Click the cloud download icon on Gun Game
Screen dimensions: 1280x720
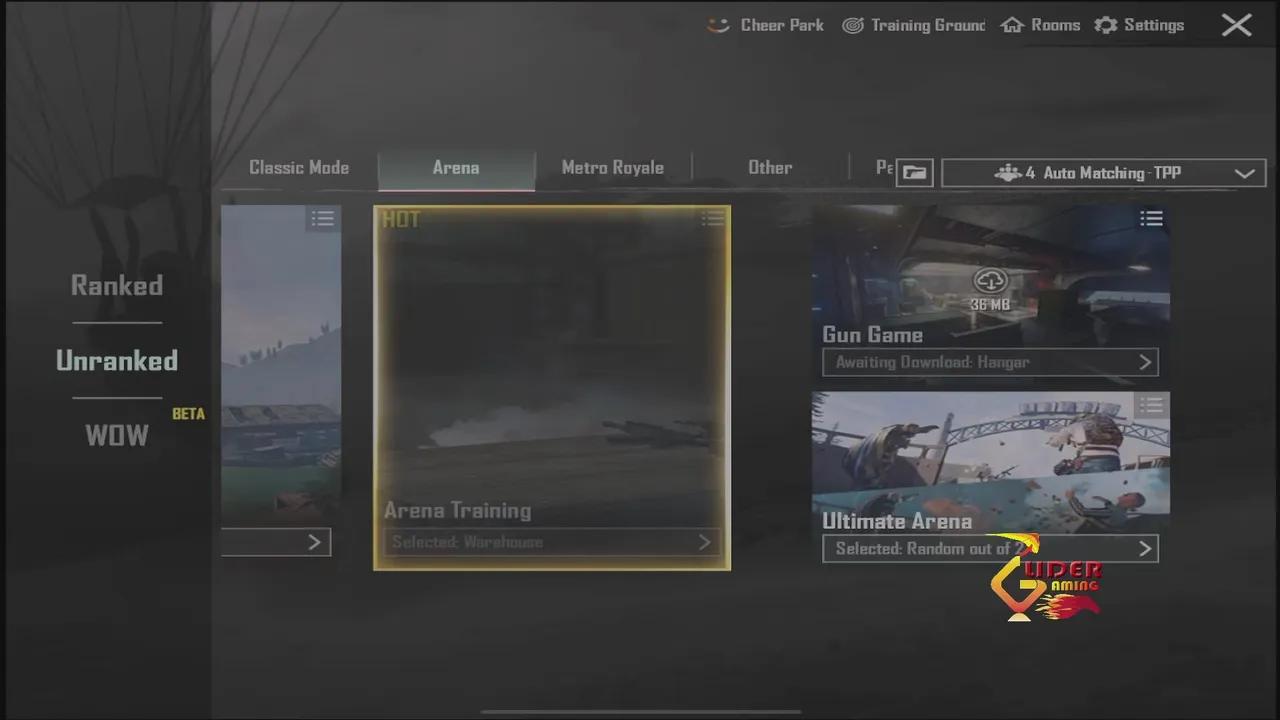990,281
